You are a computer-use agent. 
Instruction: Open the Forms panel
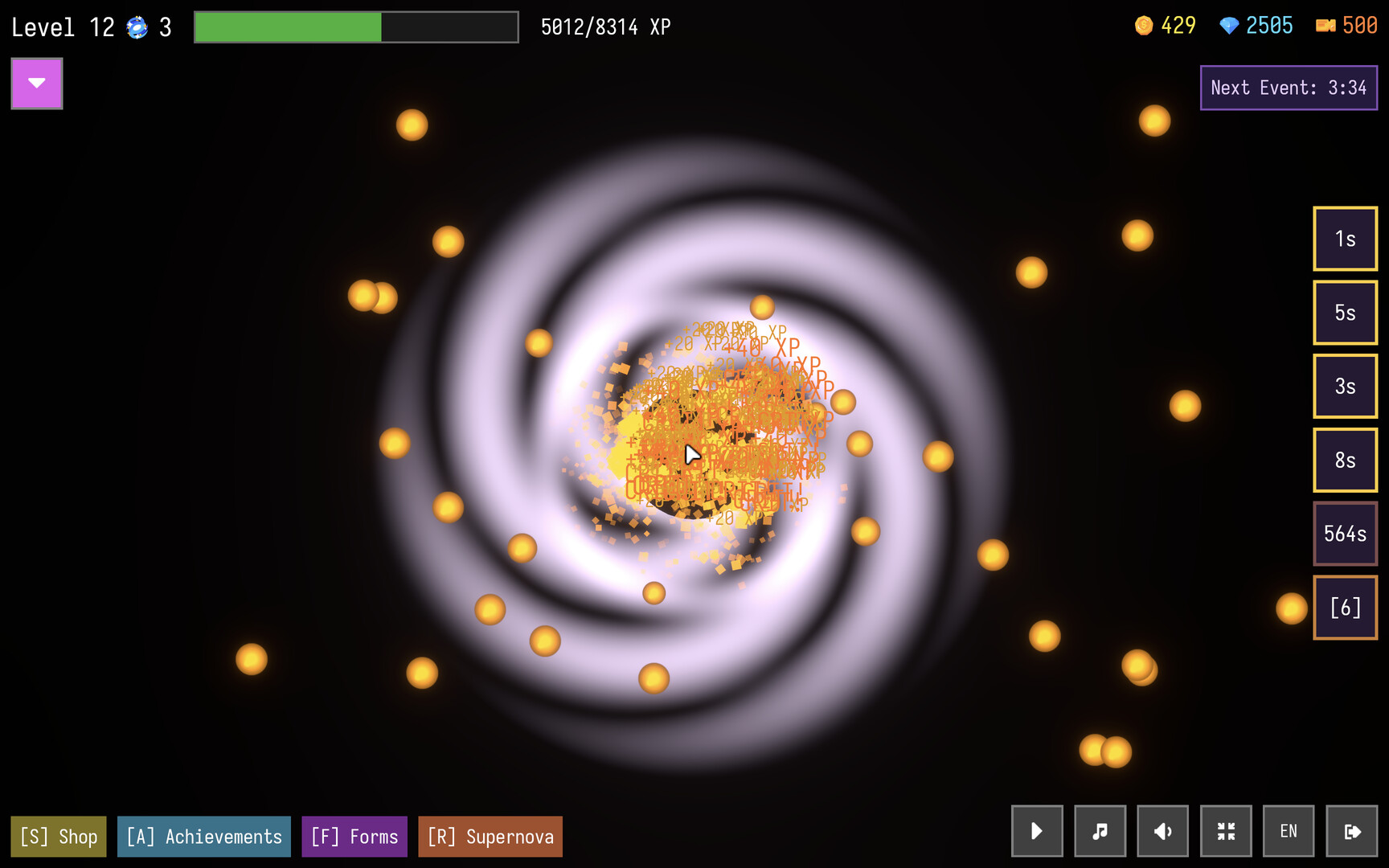(354, 836)
